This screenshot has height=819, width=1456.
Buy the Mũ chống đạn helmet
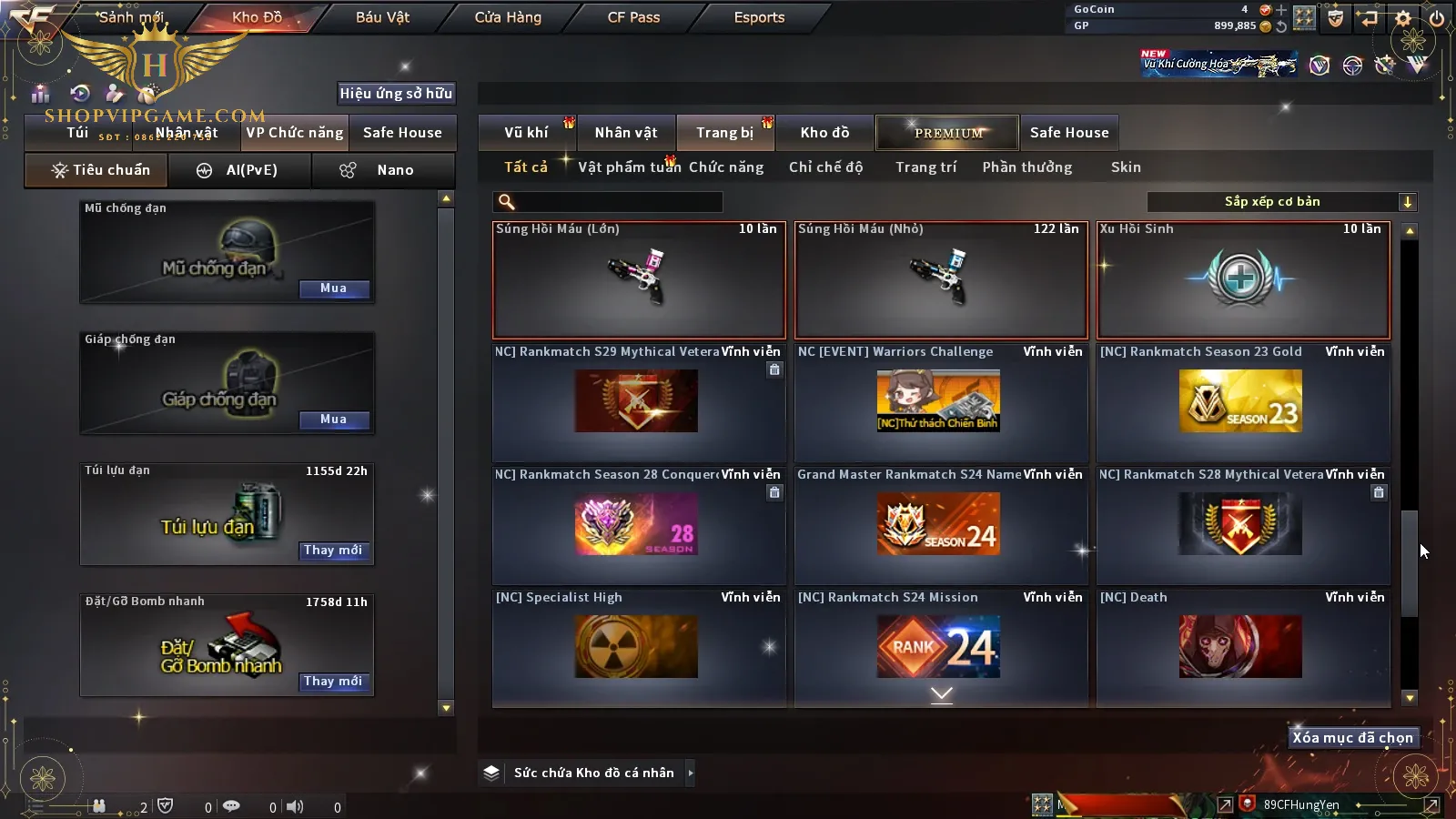pyautogui.click(x=333, y=288)
